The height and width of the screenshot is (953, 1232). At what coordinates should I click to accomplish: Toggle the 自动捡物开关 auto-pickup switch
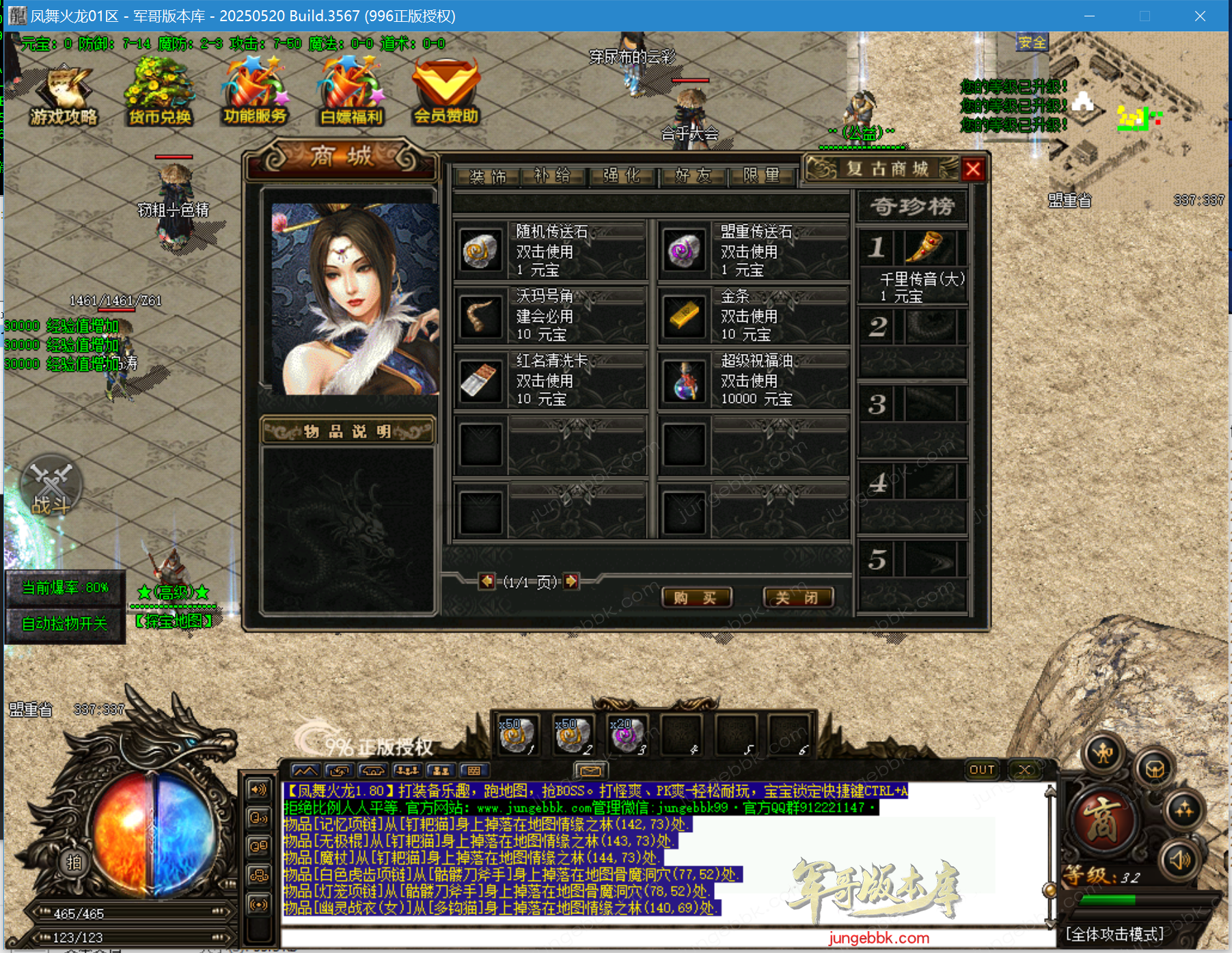(65, 622)
